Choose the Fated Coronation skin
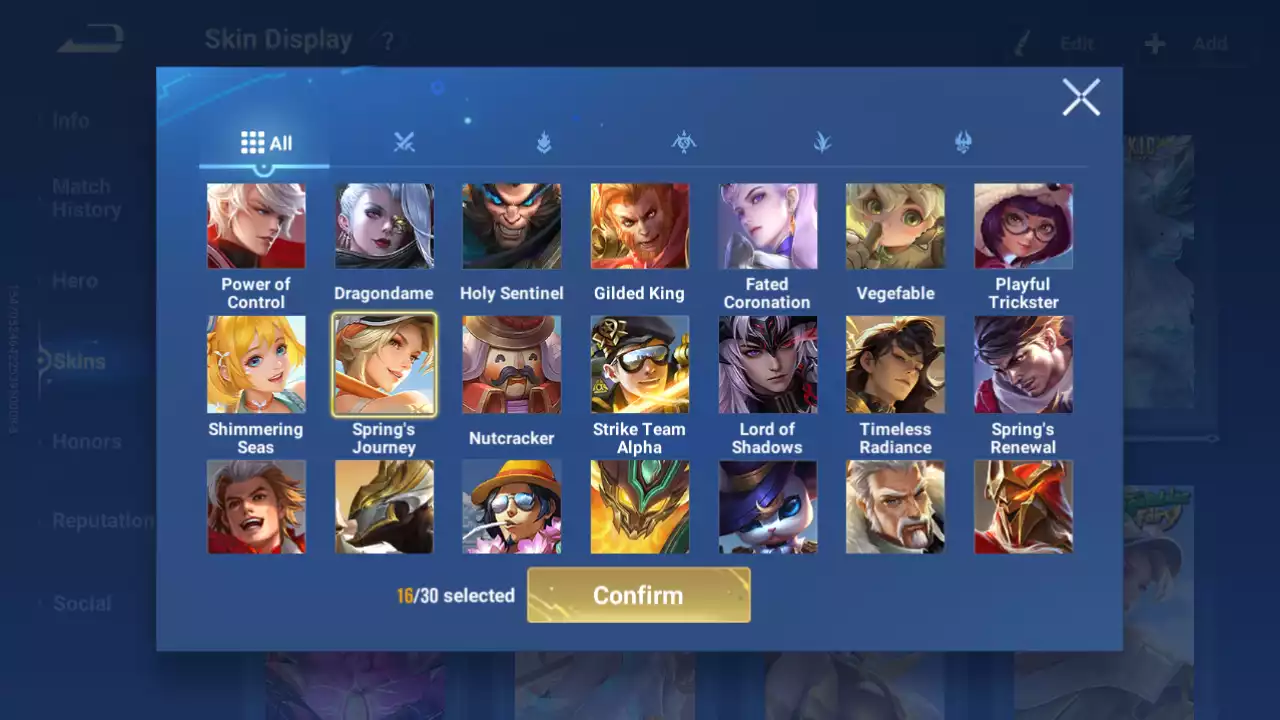Screen dimensions: 1280x720 click(768, 226)
